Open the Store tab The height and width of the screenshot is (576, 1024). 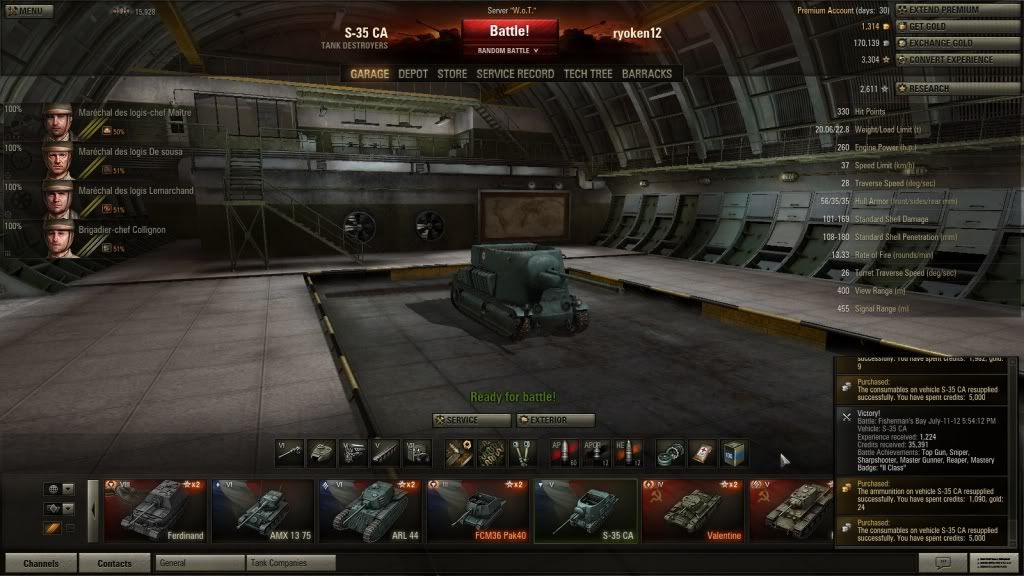click(452, 74)
